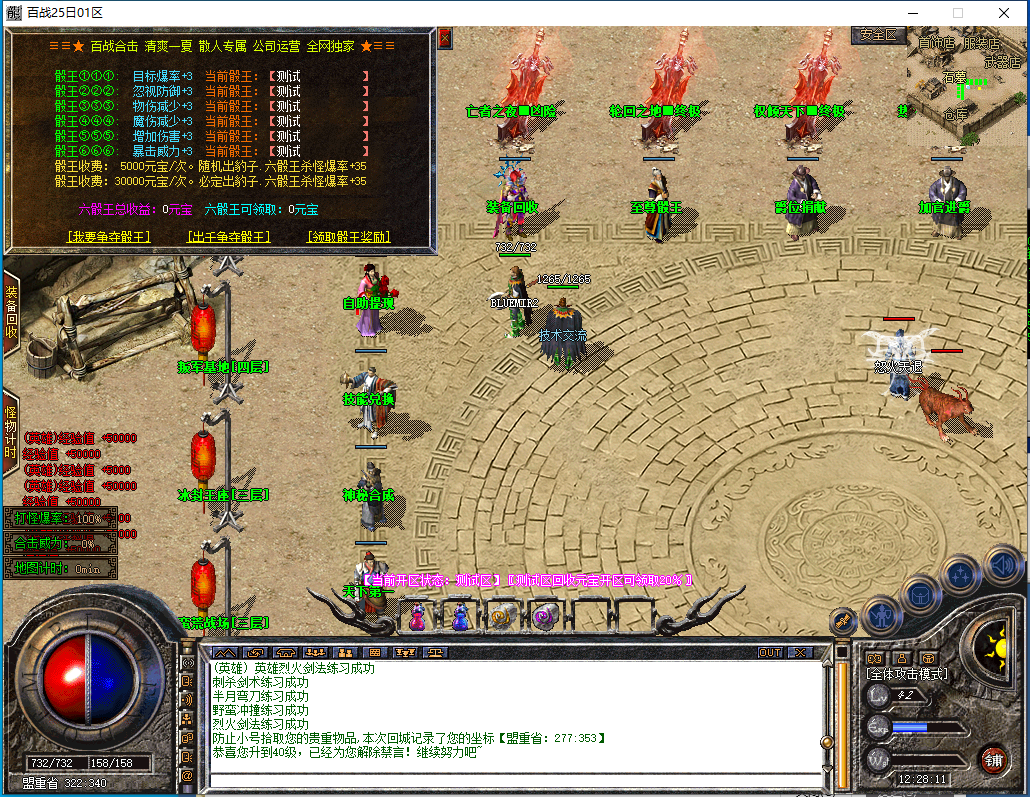Type in the chat input field
Viewport: 1030px width, 797px height.
point(510,780)
